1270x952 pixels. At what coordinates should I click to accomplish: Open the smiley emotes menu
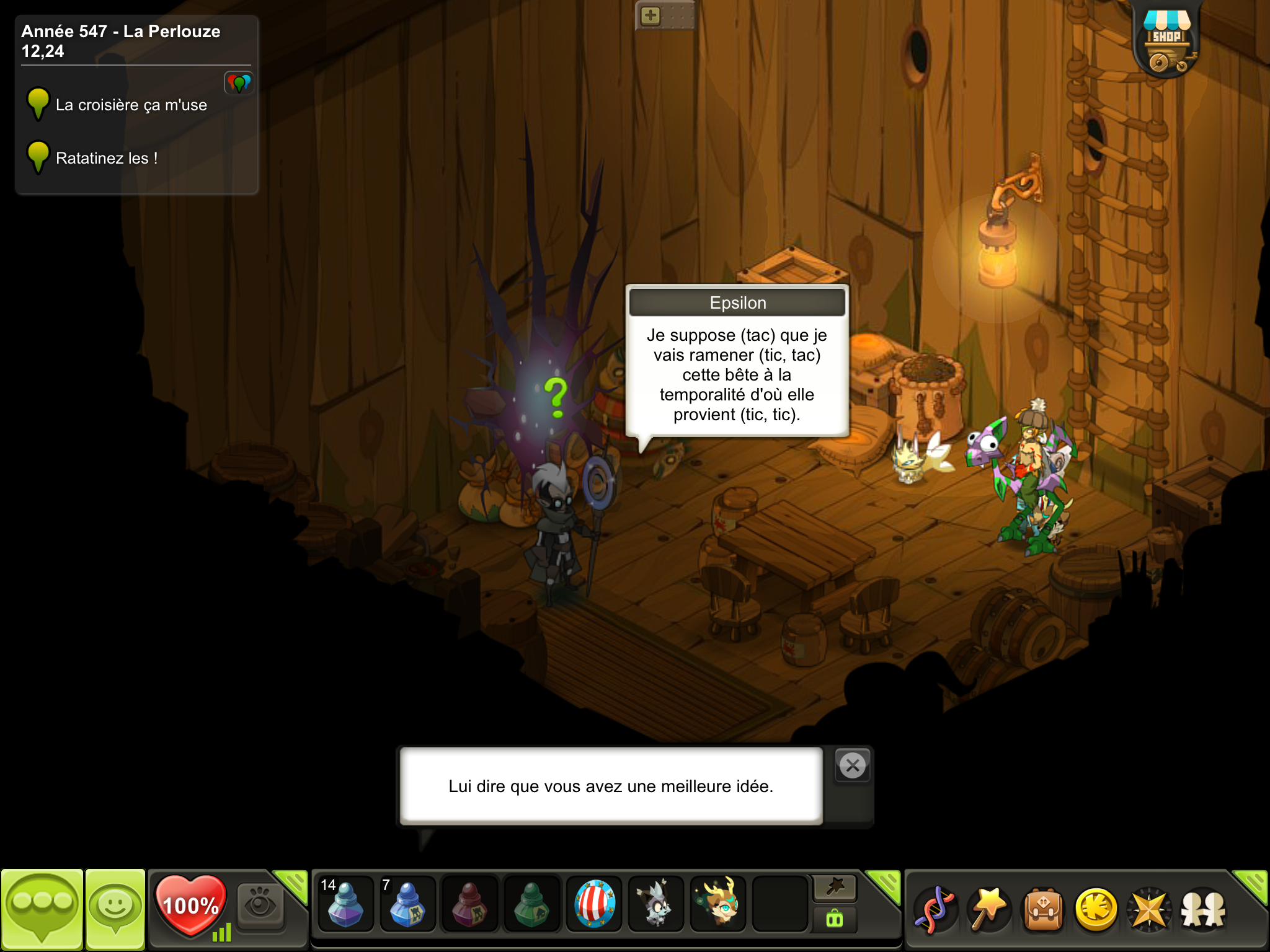click(115, 909)
